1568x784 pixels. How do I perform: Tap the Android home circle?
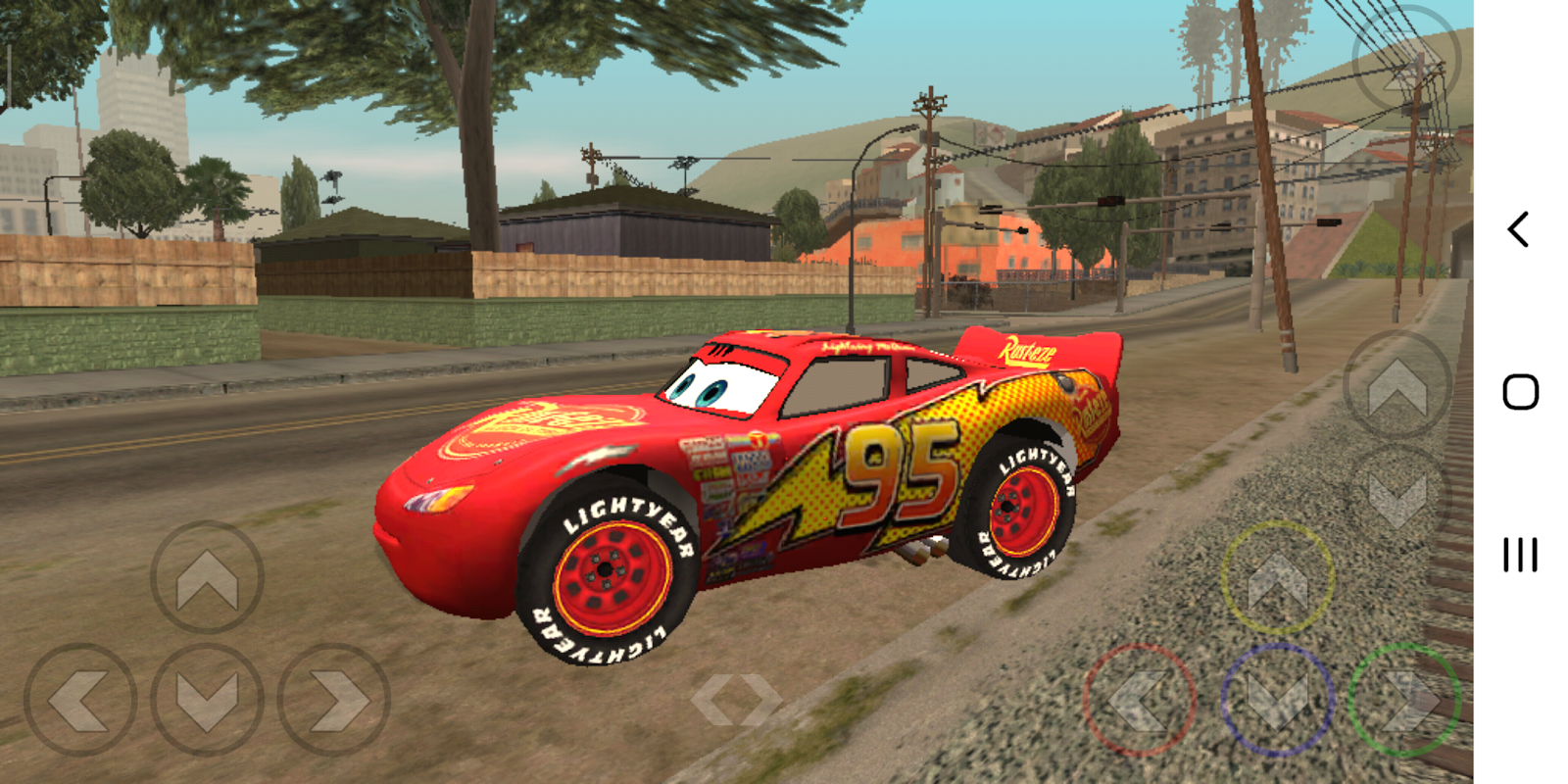(x=1518, y=391)
